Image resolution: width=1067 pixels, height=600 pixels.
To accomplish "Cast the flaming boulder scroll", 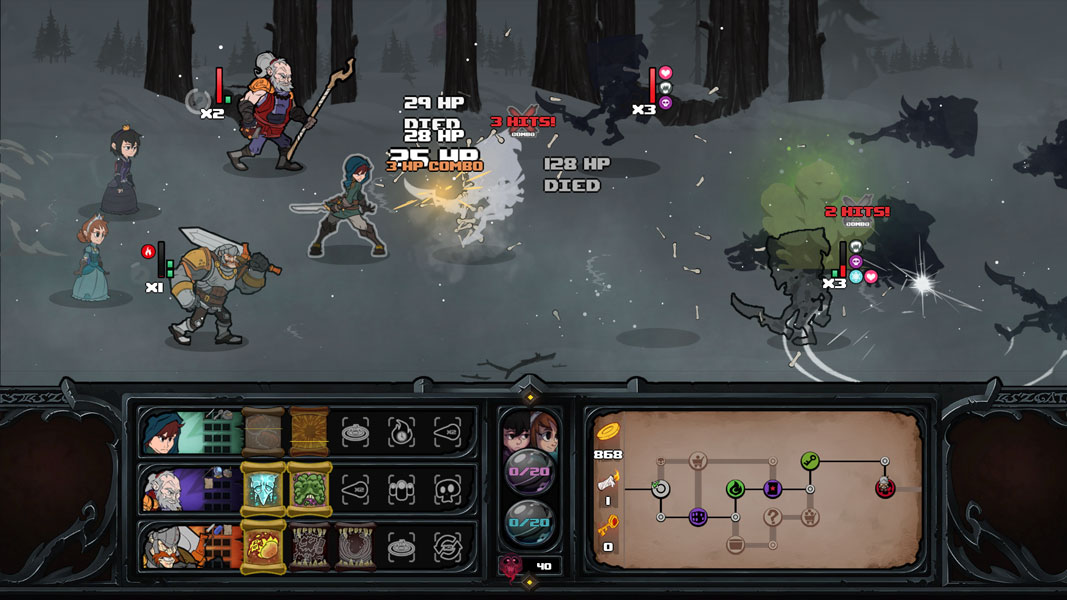I will click(x=263, y=546).
